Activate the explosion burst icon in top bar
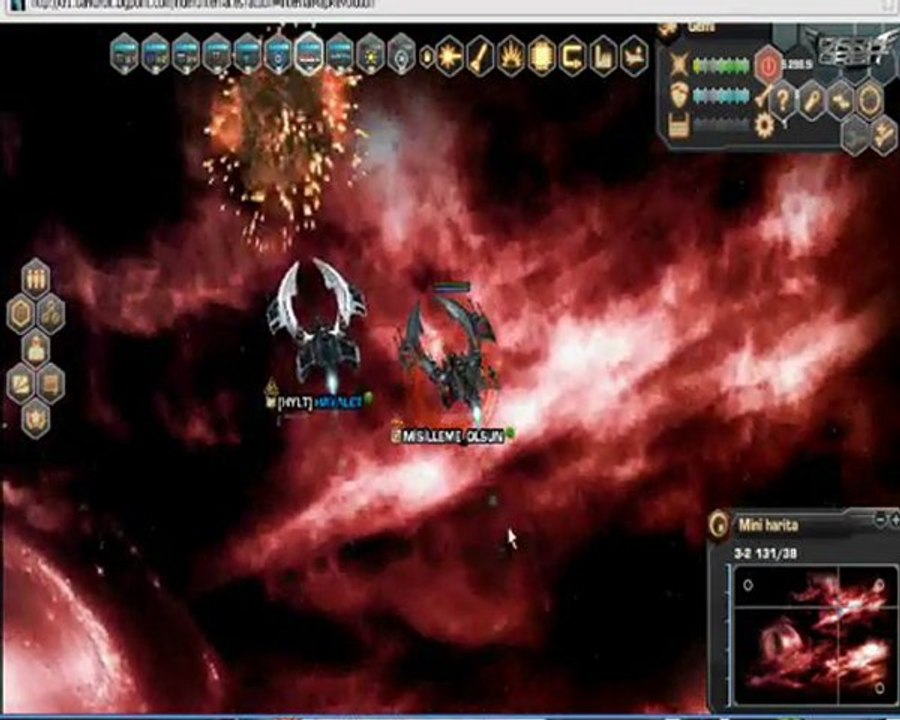This screenshot has height=720, width=900. coord(450,55)
